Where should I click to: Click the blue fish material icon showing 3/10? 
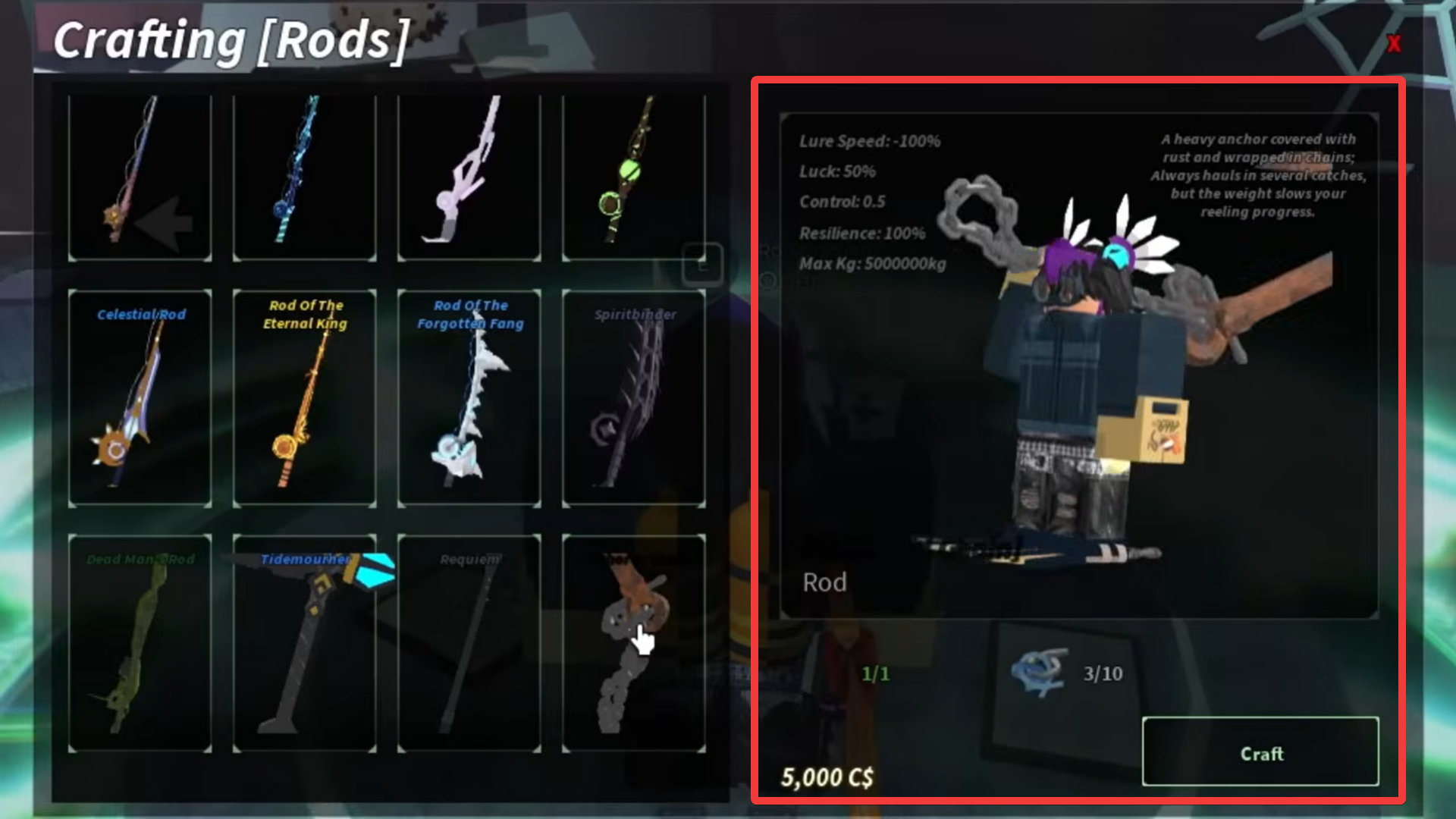click(1040, 673)
